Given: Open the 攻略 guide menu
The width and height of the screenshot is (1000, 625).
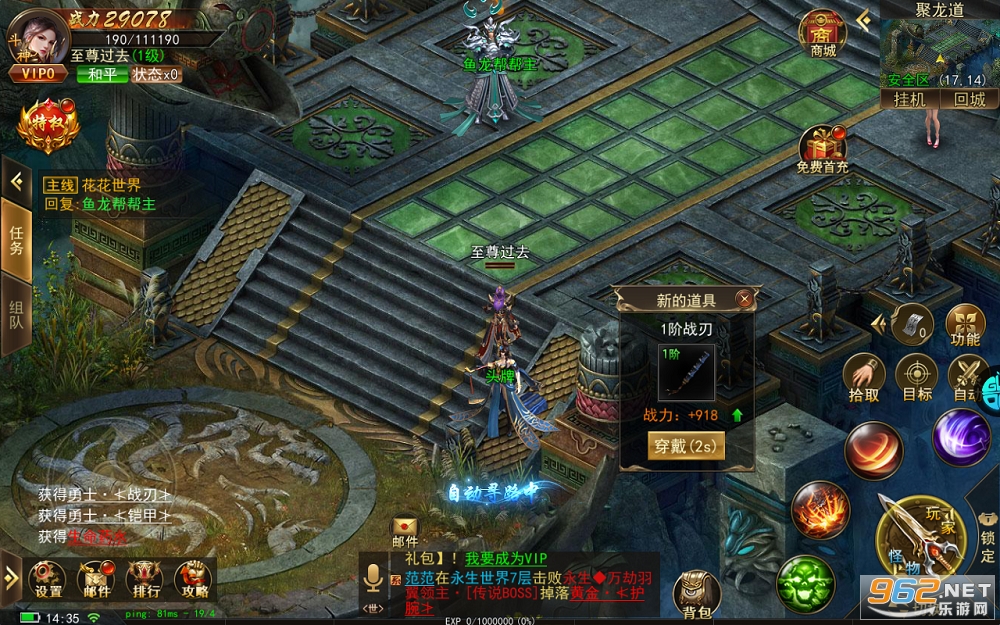Looking at the screenshot, I should tap(191, 578).
